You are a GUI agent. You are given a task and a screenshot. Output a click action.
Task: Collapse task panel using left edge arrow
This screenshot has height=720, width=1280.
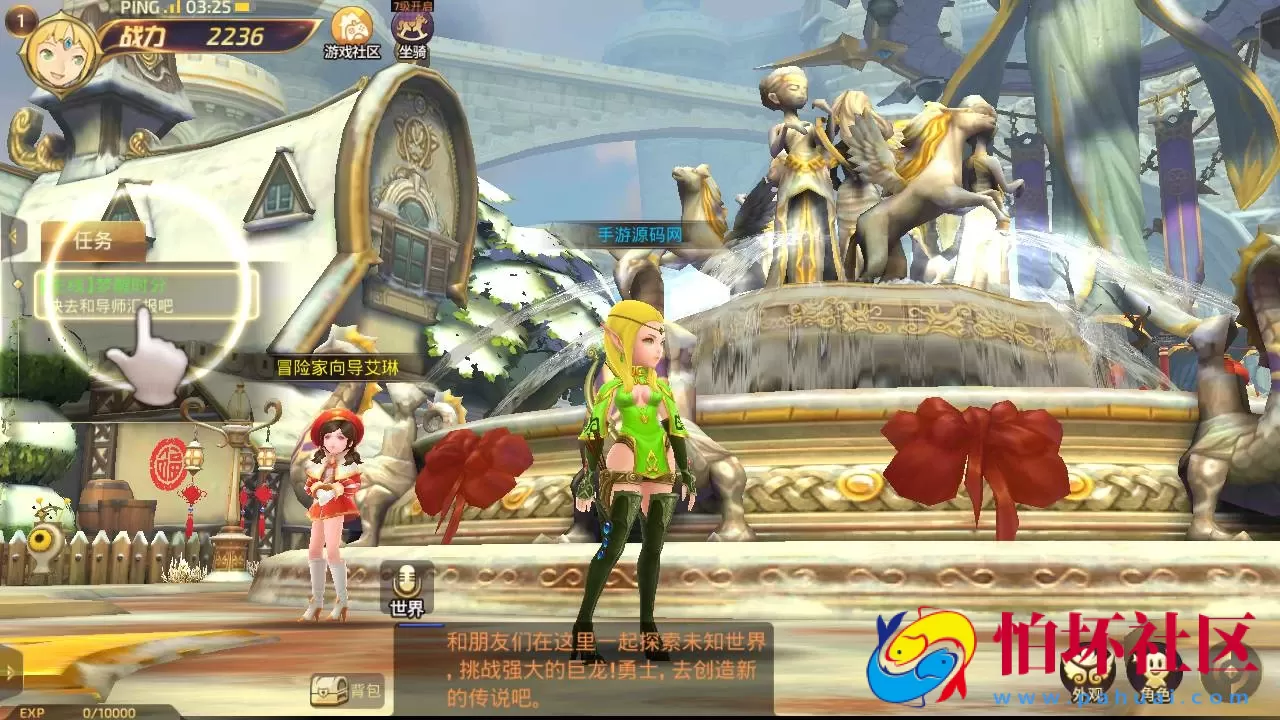tap(13, 237)
